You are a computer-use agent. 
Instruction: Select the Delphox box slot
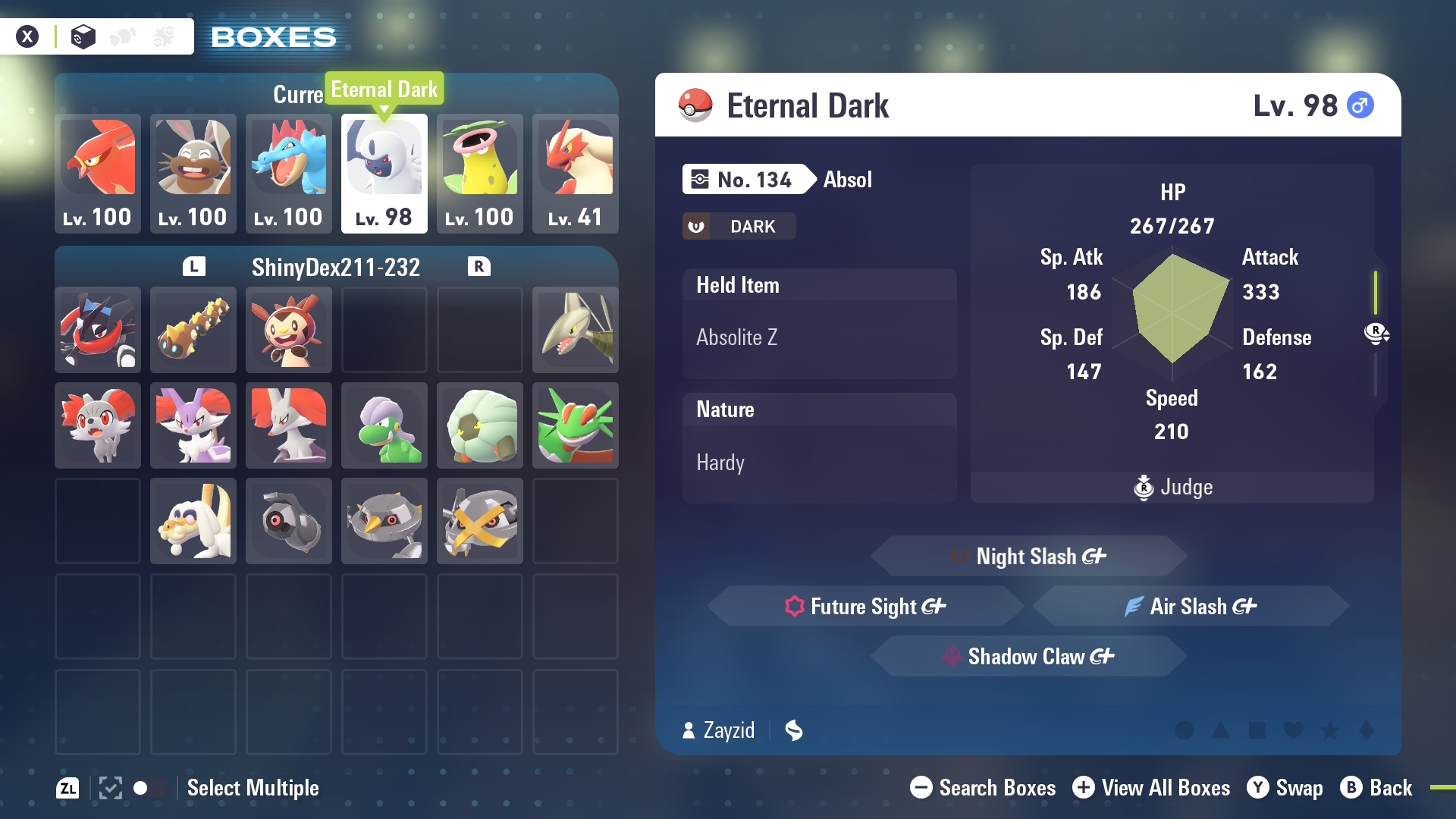coord(288,425)
